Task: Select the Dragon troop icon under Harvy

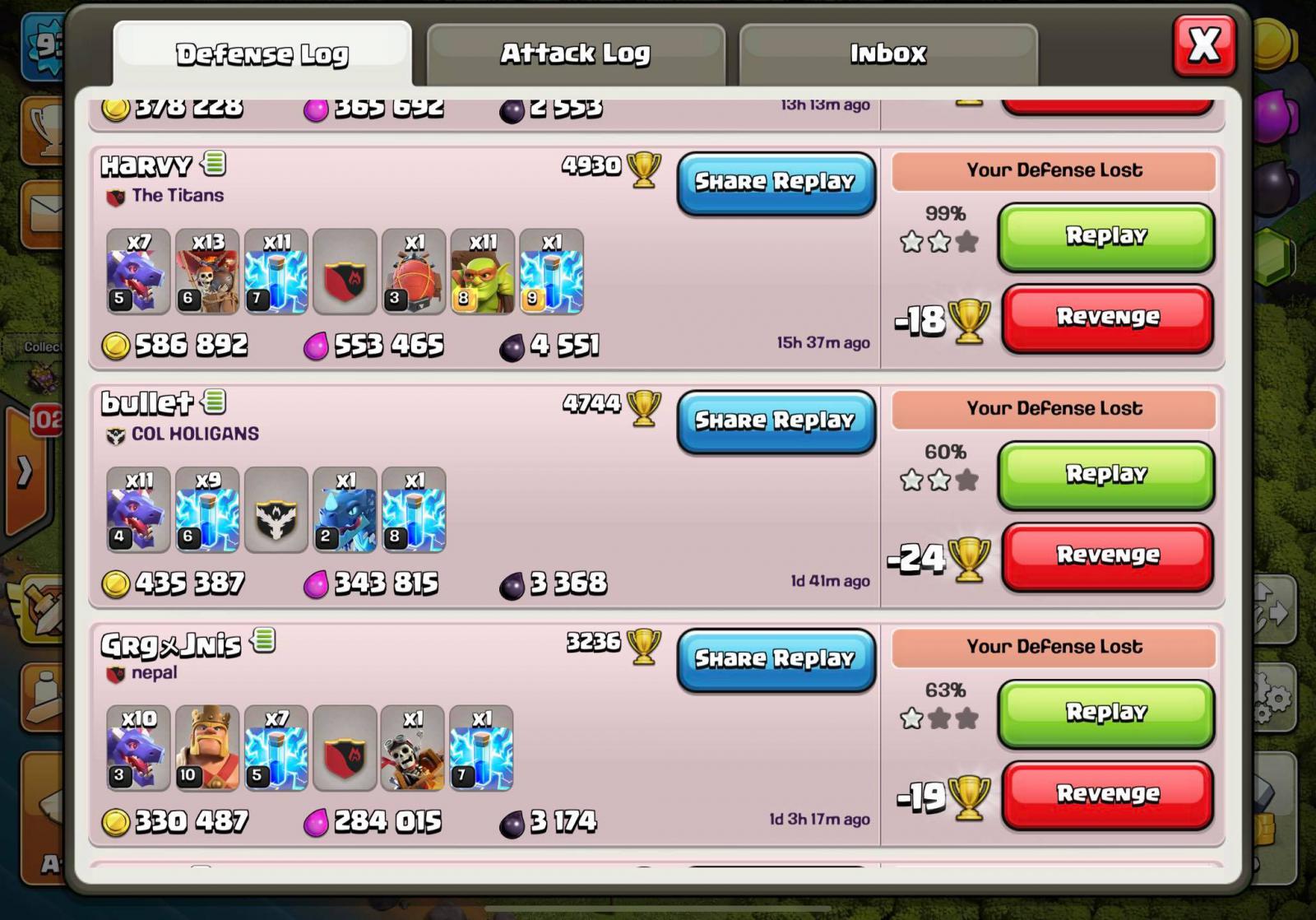Action: pos(136,272)
